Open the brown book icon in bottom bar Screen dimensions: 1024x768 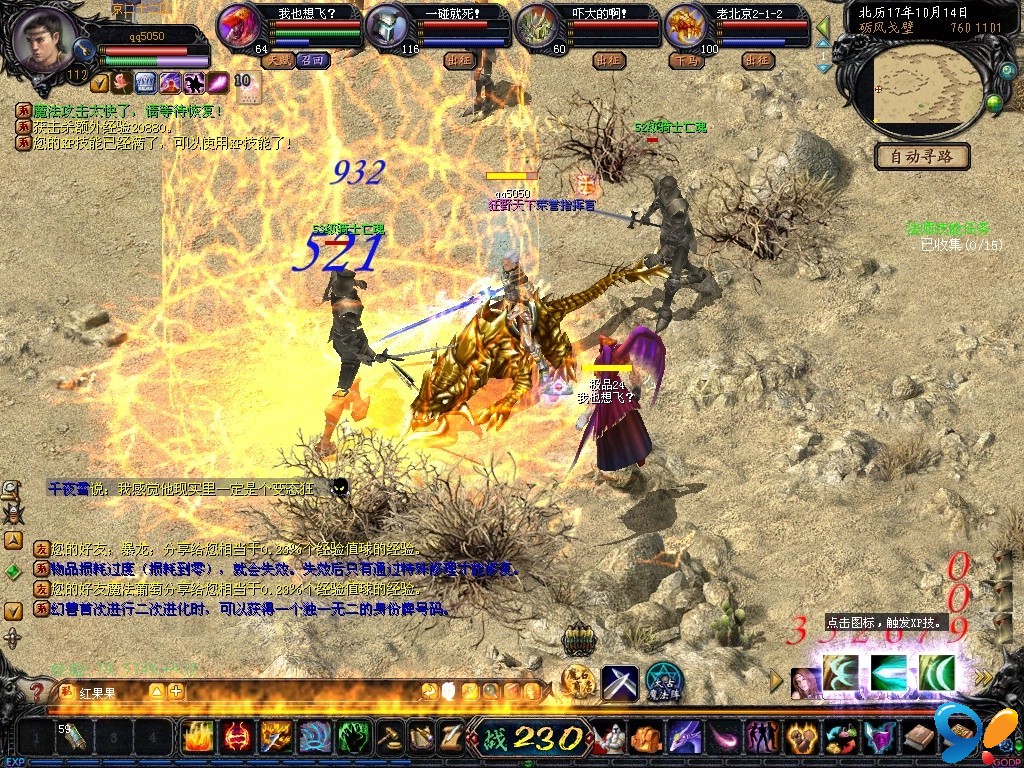pos(919,738)
